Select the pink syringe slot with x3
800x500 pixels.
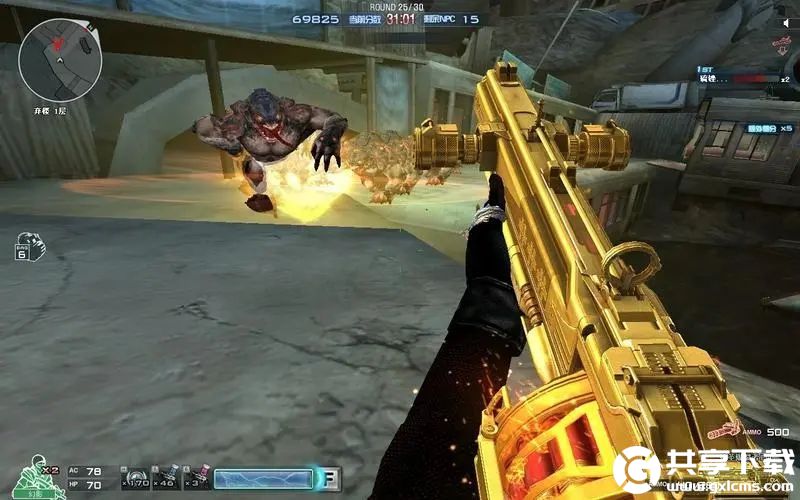(198, 477)
